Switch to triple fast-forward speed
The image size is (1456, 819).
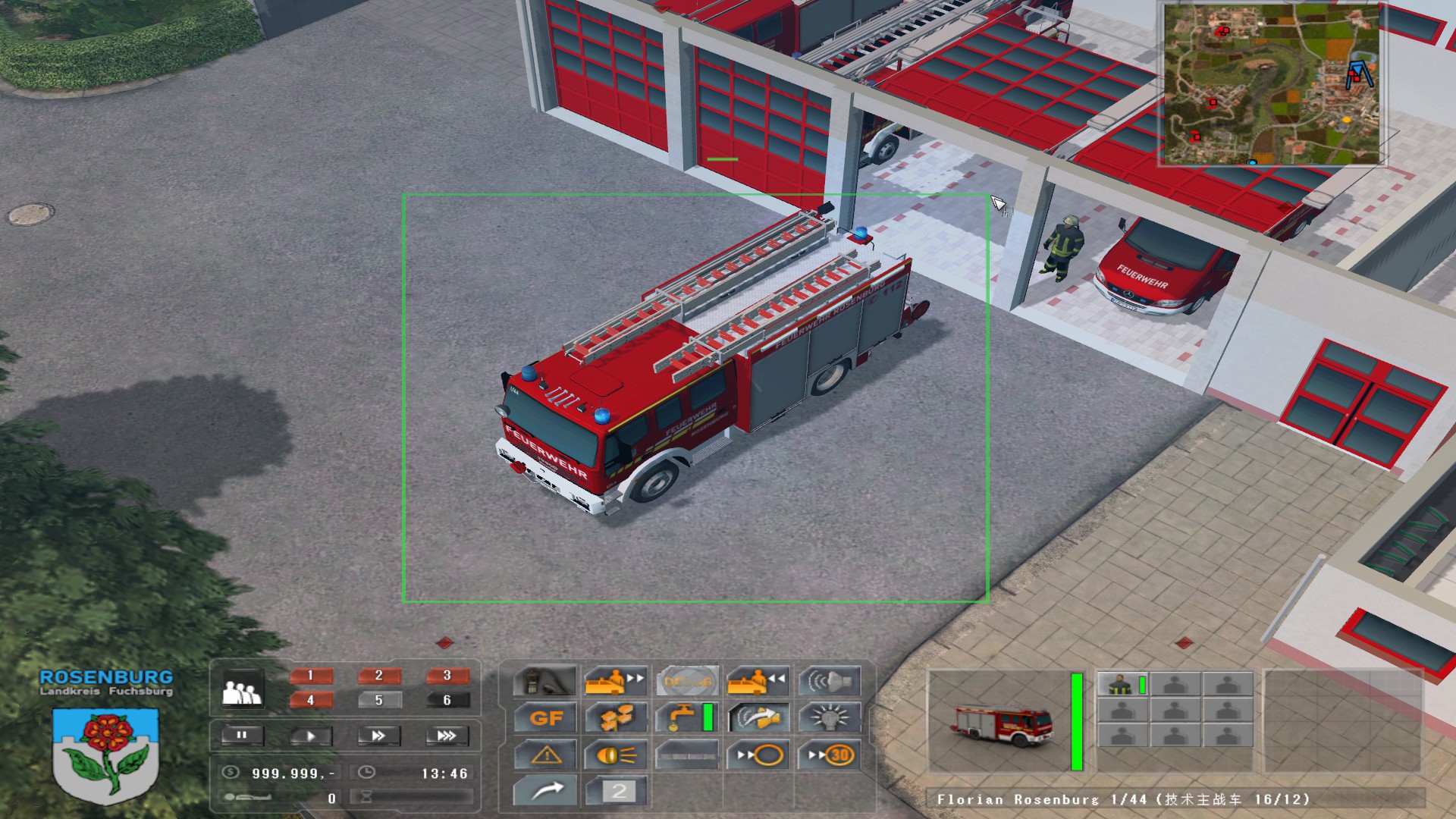[447, 735]
